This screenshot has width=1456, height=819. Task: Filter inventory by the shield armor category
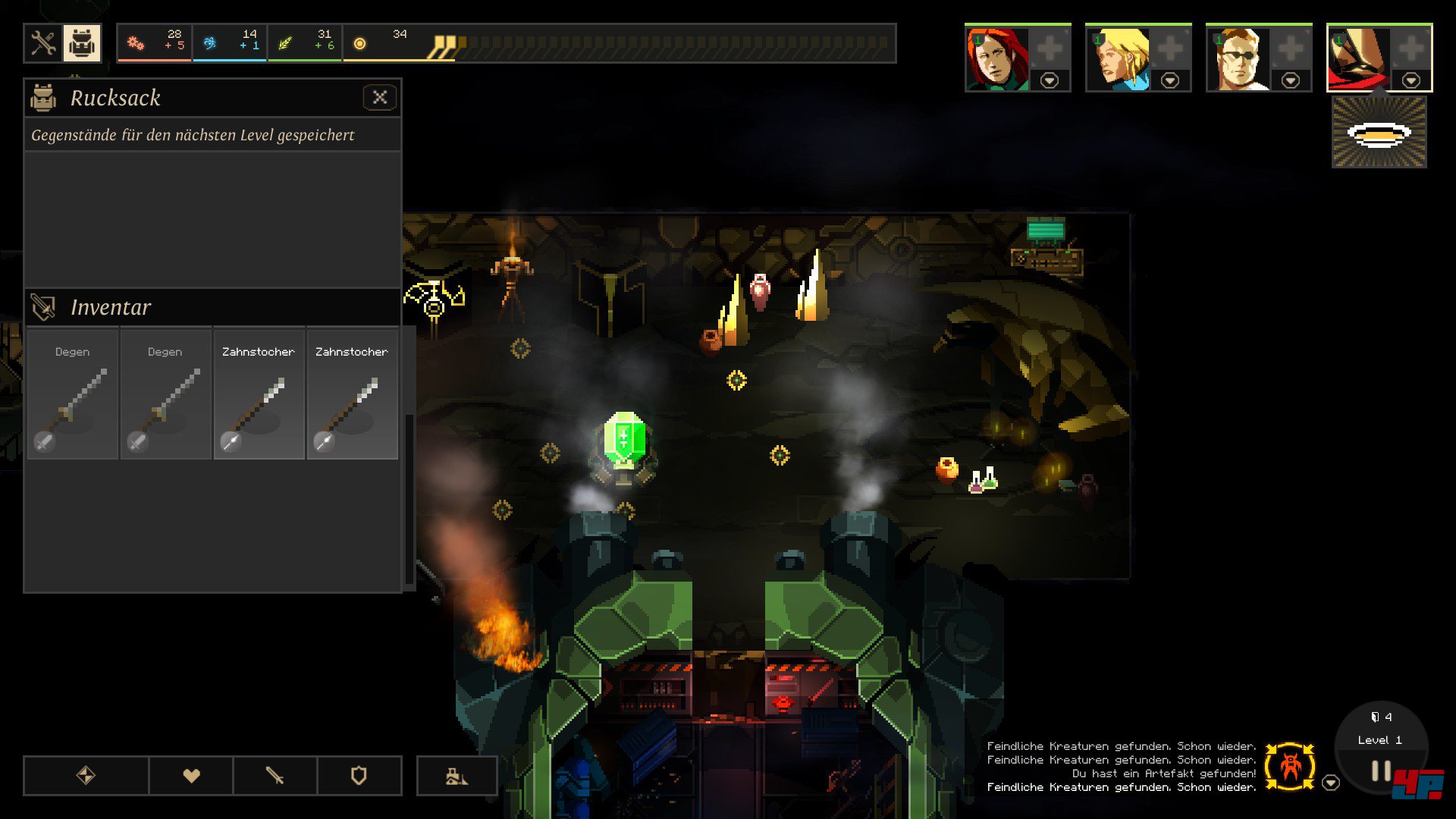(359, 775)
